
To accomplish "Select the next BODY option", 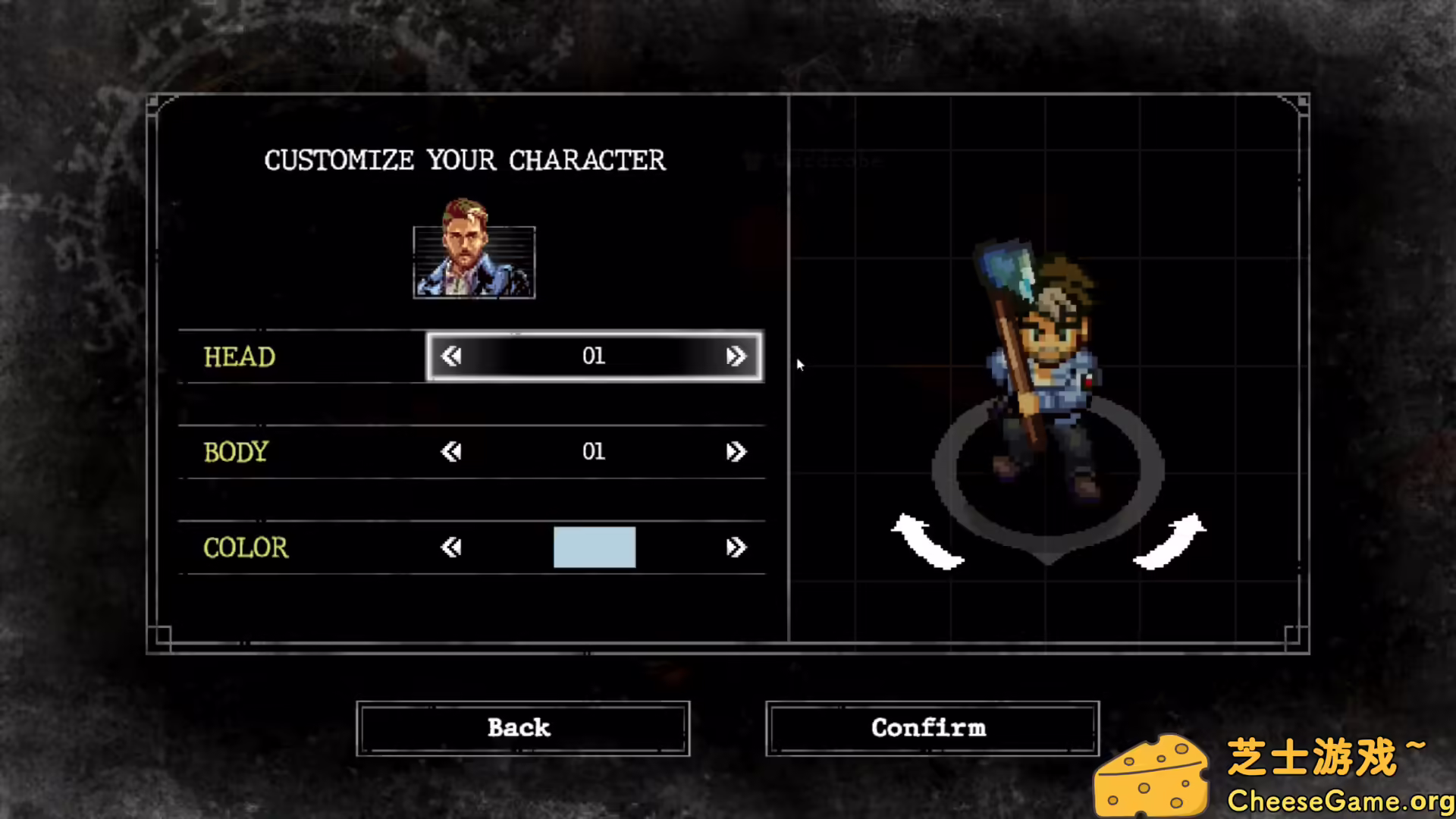I will [x=736, y=451].
